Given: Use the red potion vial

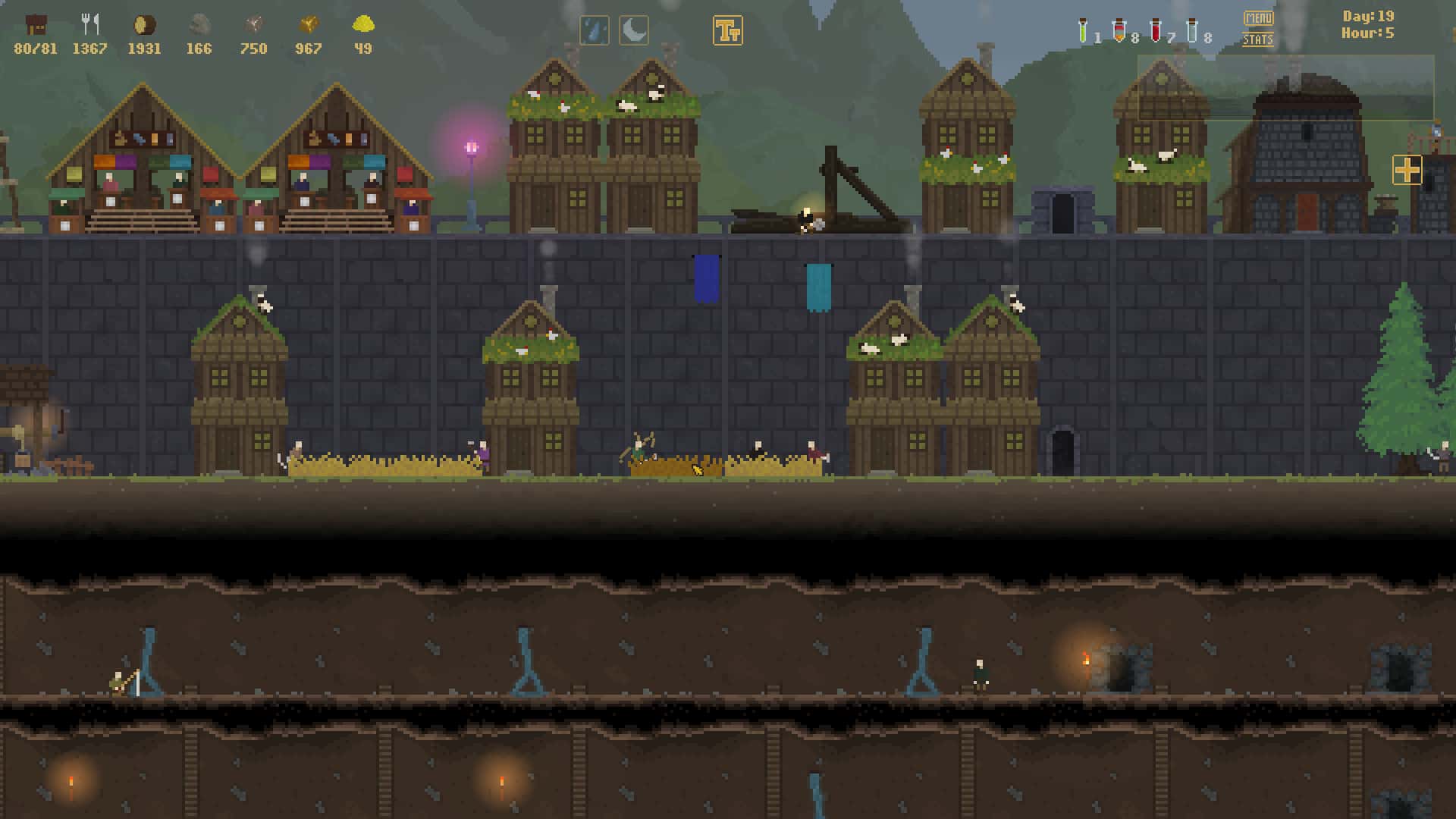Looking at the screenshot, I should pyautogui.click(x=1156, y=30).
